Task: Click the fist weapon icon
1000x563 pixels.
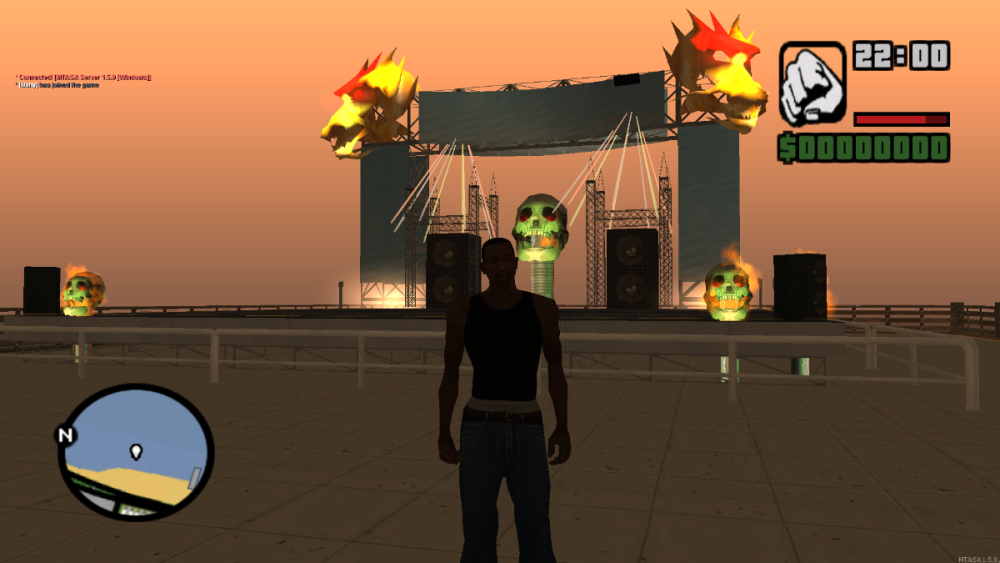Action: click(x=812, y=83)
